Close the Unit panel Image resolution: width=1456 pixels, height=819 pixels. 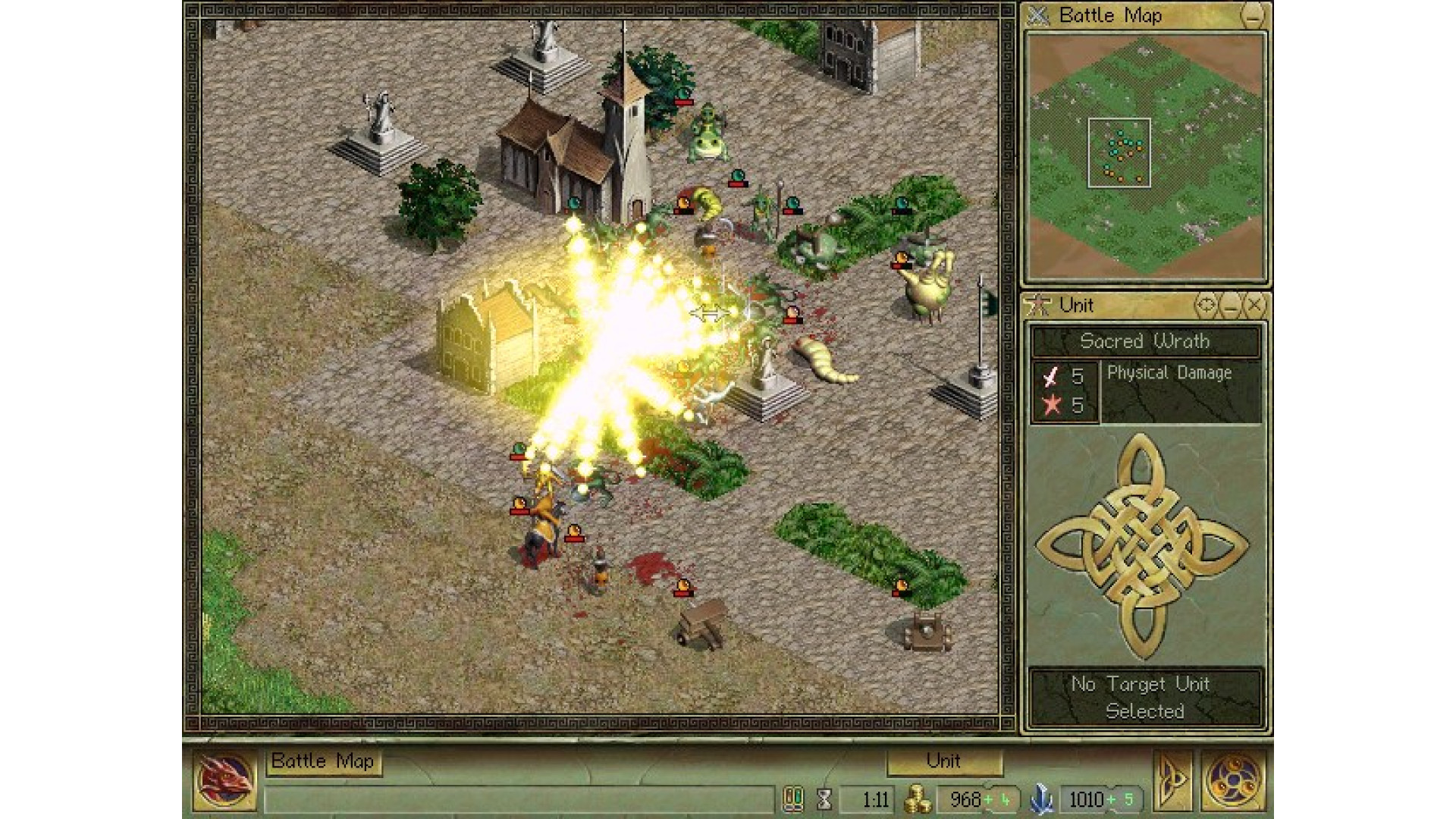click(1255, 306)
